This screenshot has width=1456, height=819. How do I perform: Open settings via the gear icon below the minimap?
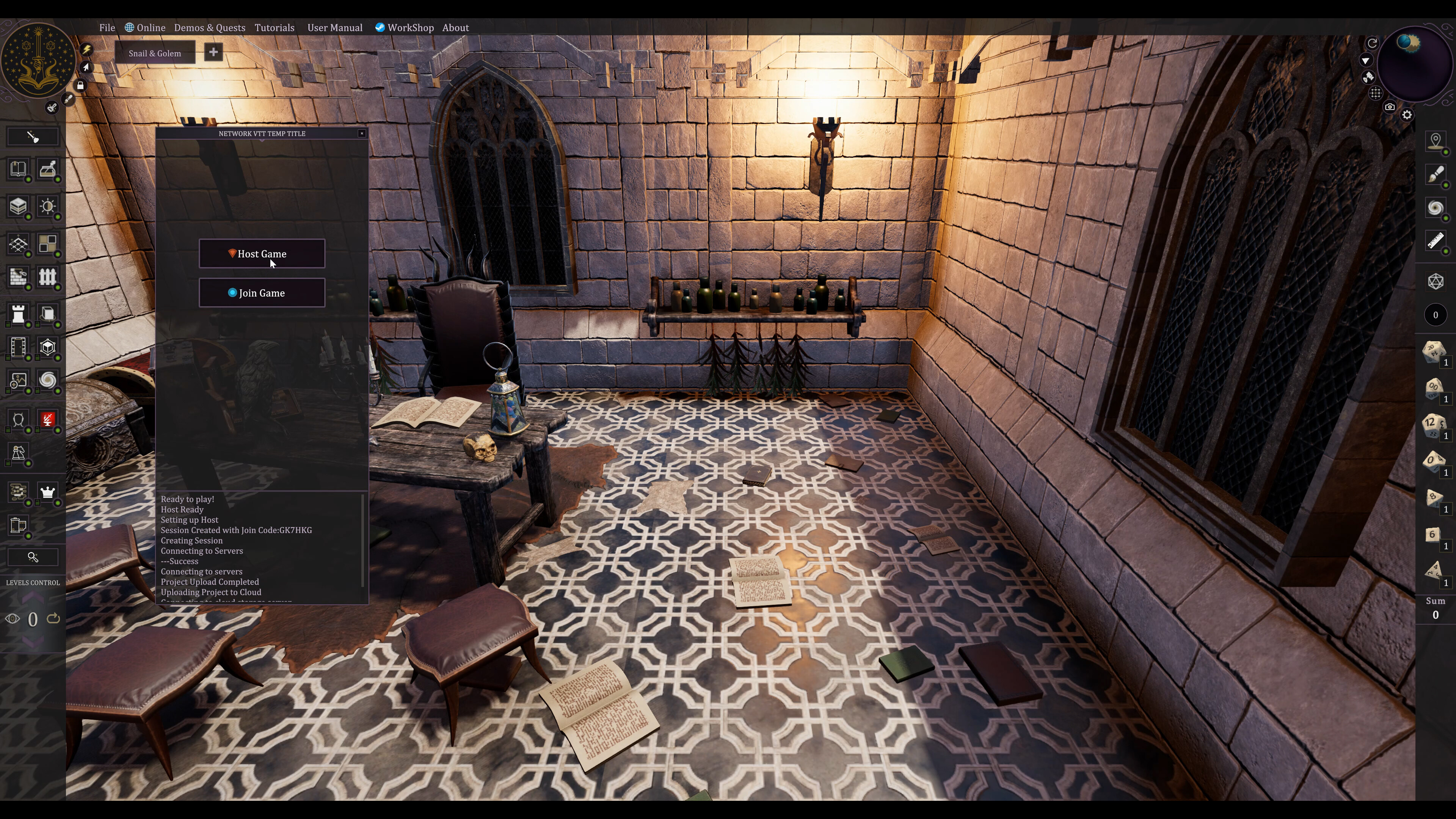click(1407, 115)
